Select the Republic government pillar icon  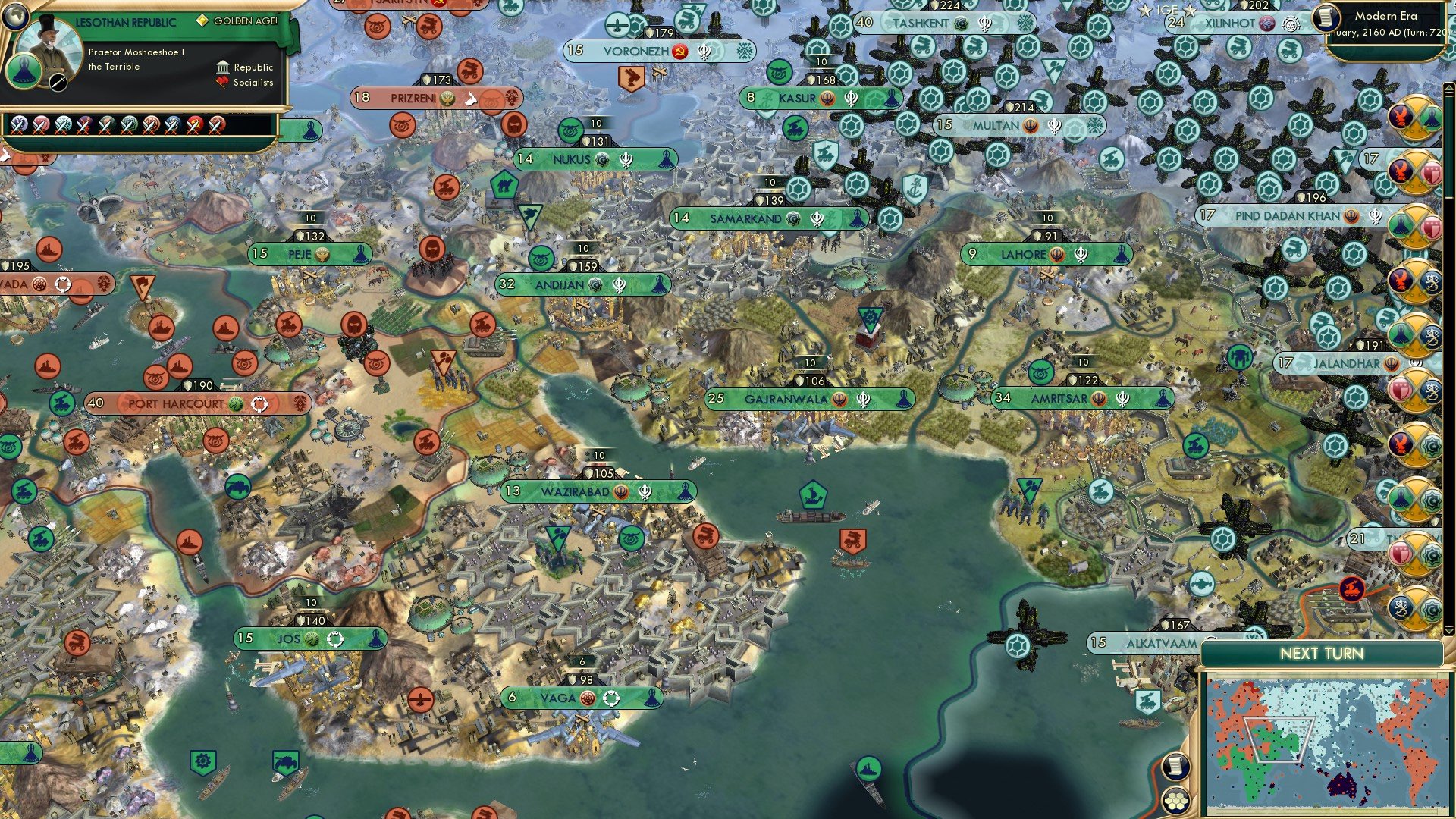click(x=223, y=68)
